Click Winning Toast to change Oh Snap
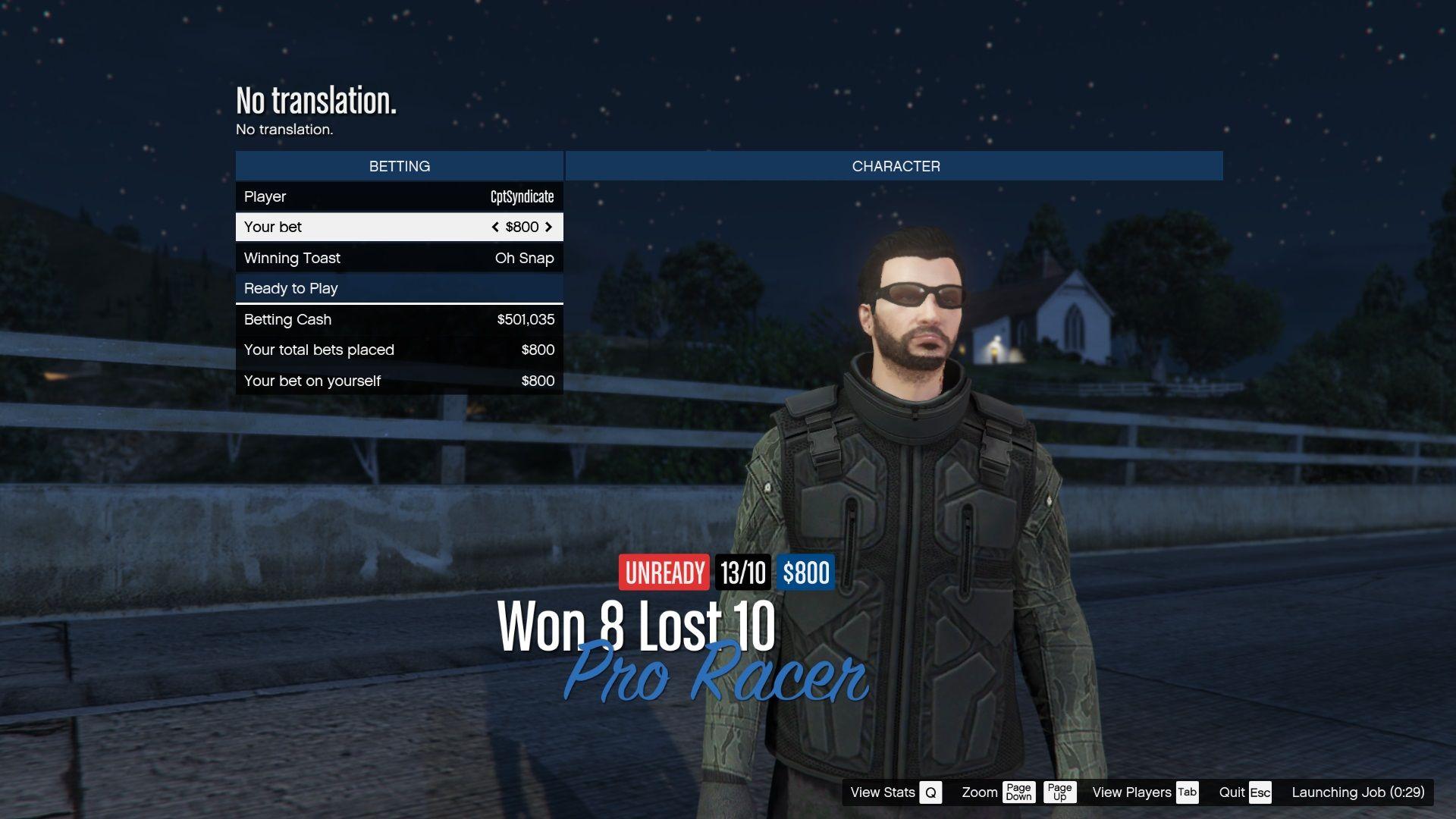Image resolution: width=1456 pixels, height=819 pixels. tap(399, 258)
